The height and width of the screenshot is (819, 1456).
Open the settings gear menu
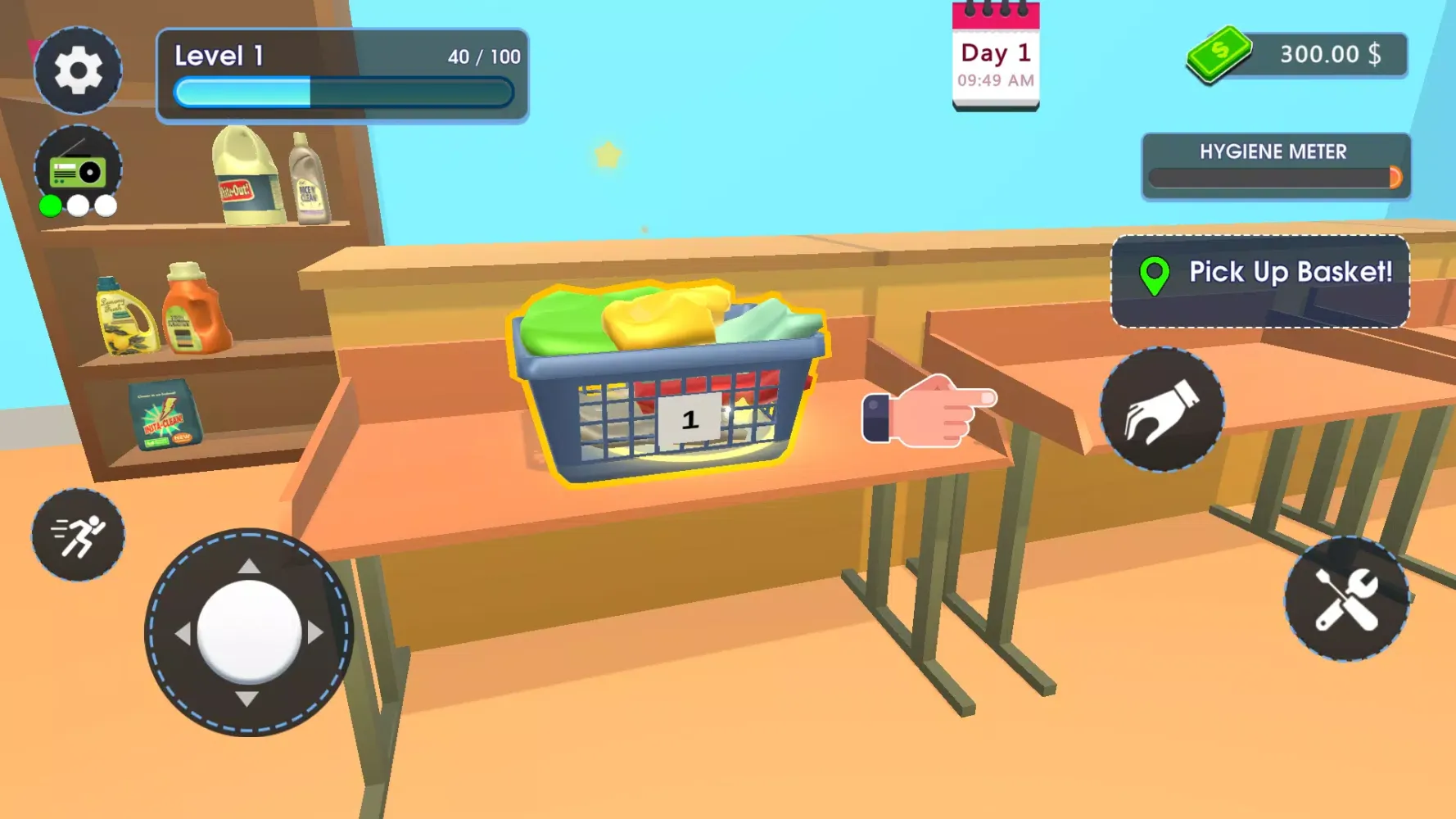click(x=78, y=70)
